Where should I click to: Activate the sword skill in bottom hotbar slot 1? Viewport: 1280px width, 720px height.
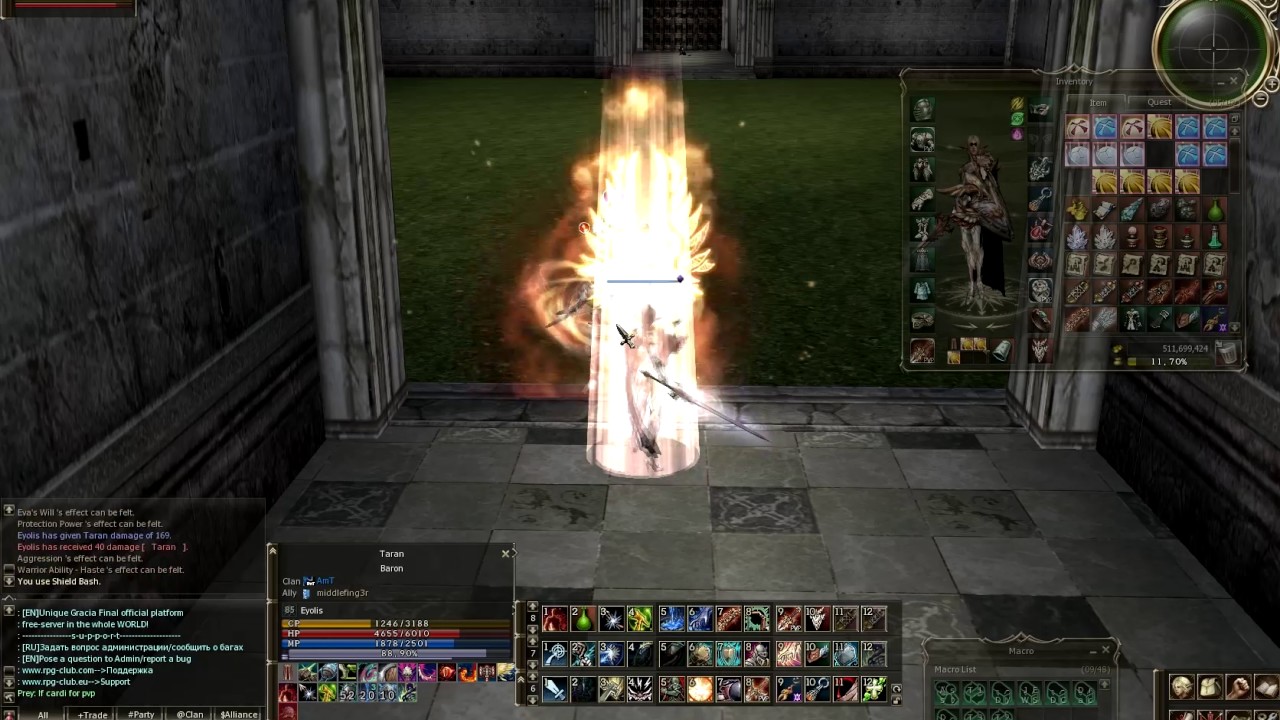[555, 689]
